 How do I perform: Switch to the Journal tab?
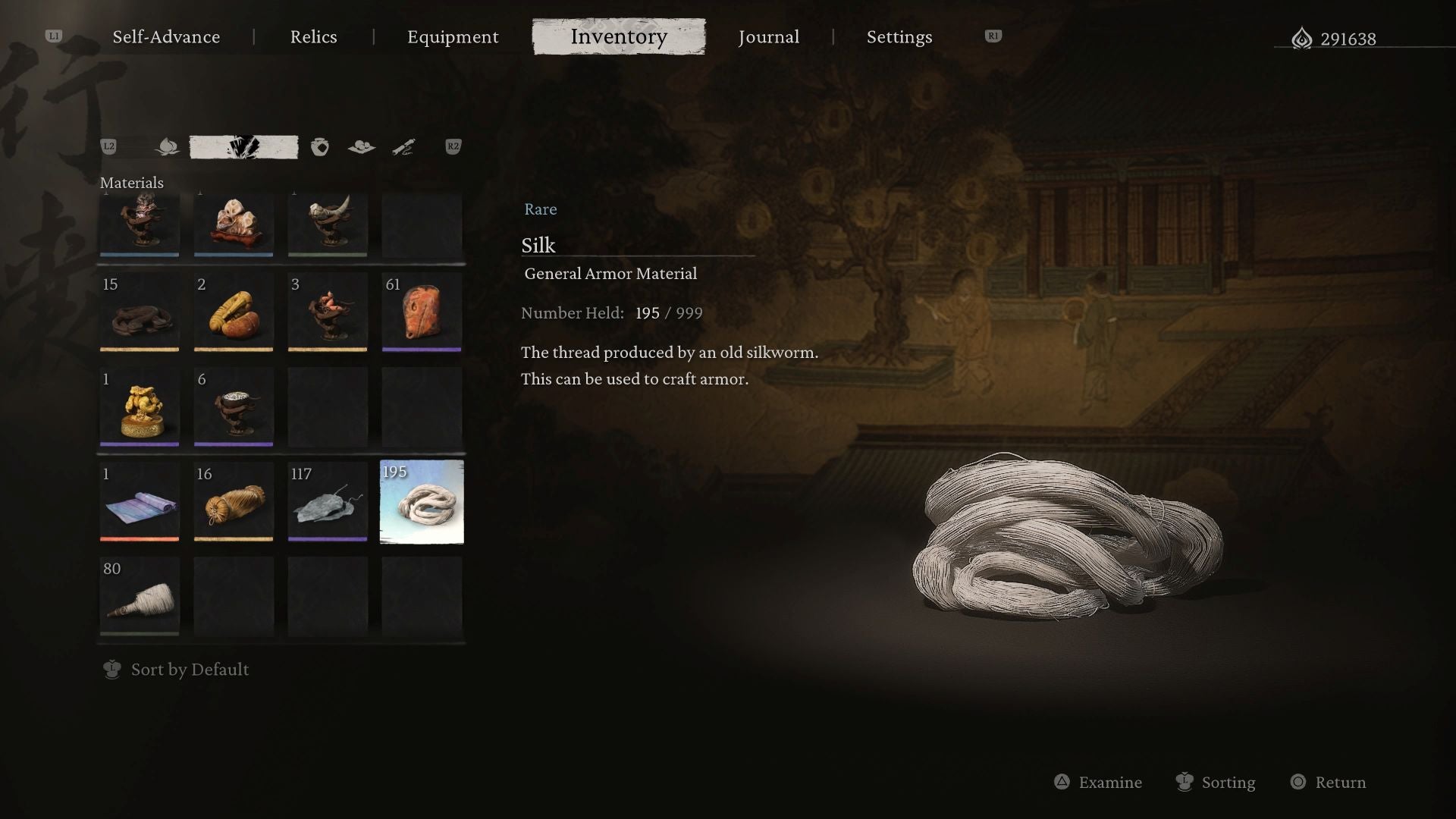point(769,36)
